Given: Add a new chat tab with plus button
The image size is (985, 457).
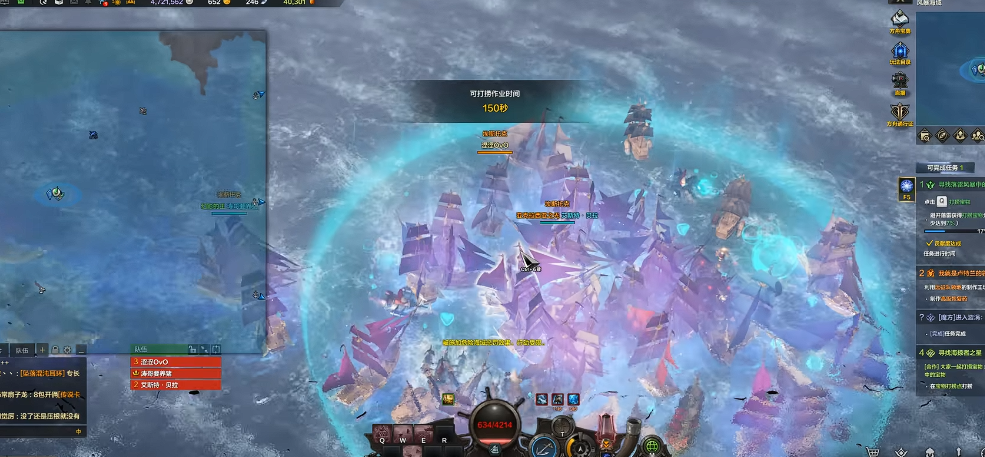Looking at the screenshot, I should point(43,350).
